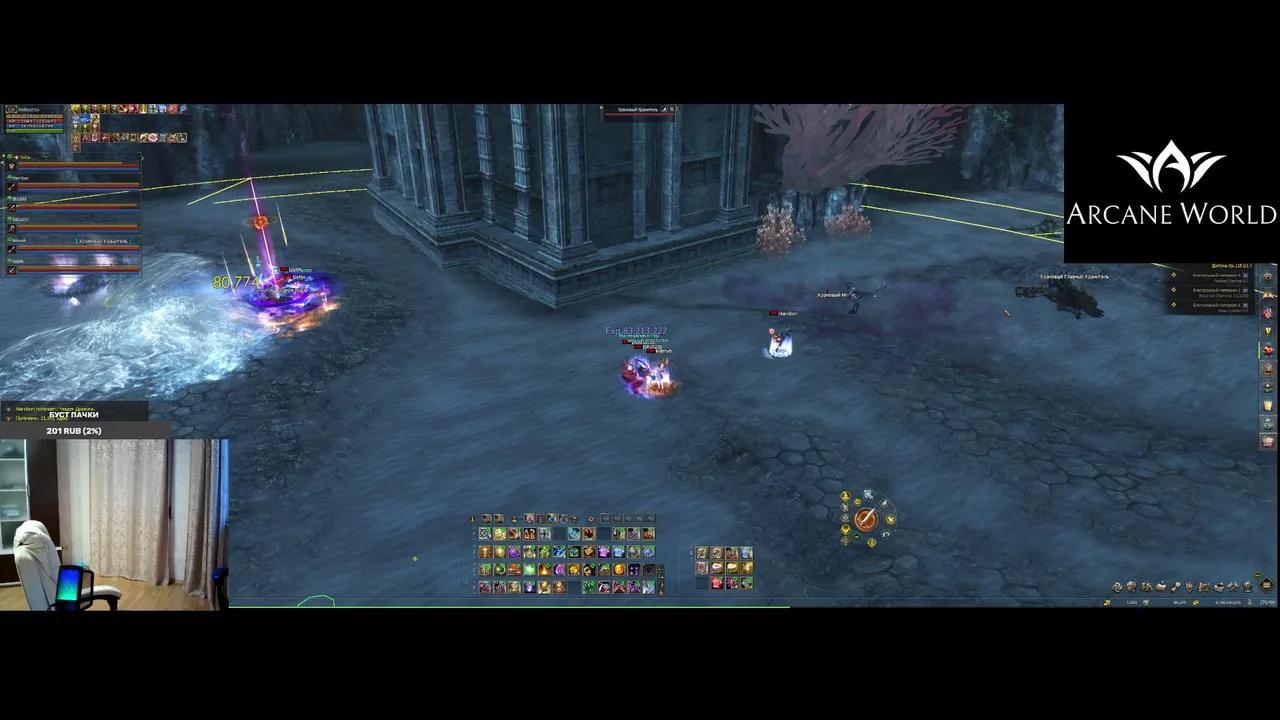Screen dimensions: 1280x720
Task: Click the diamond-shaped minimap icon in the corner
Action: pyautogui.click(x=1266, y=585)
